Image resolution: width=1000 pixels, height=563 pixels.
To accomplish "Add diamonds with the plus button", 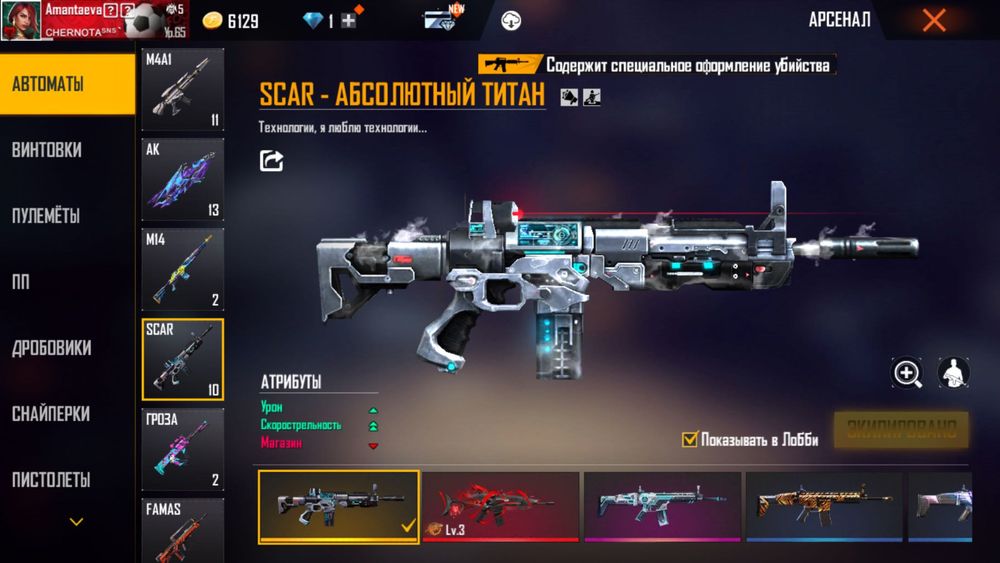I will 348,21.
